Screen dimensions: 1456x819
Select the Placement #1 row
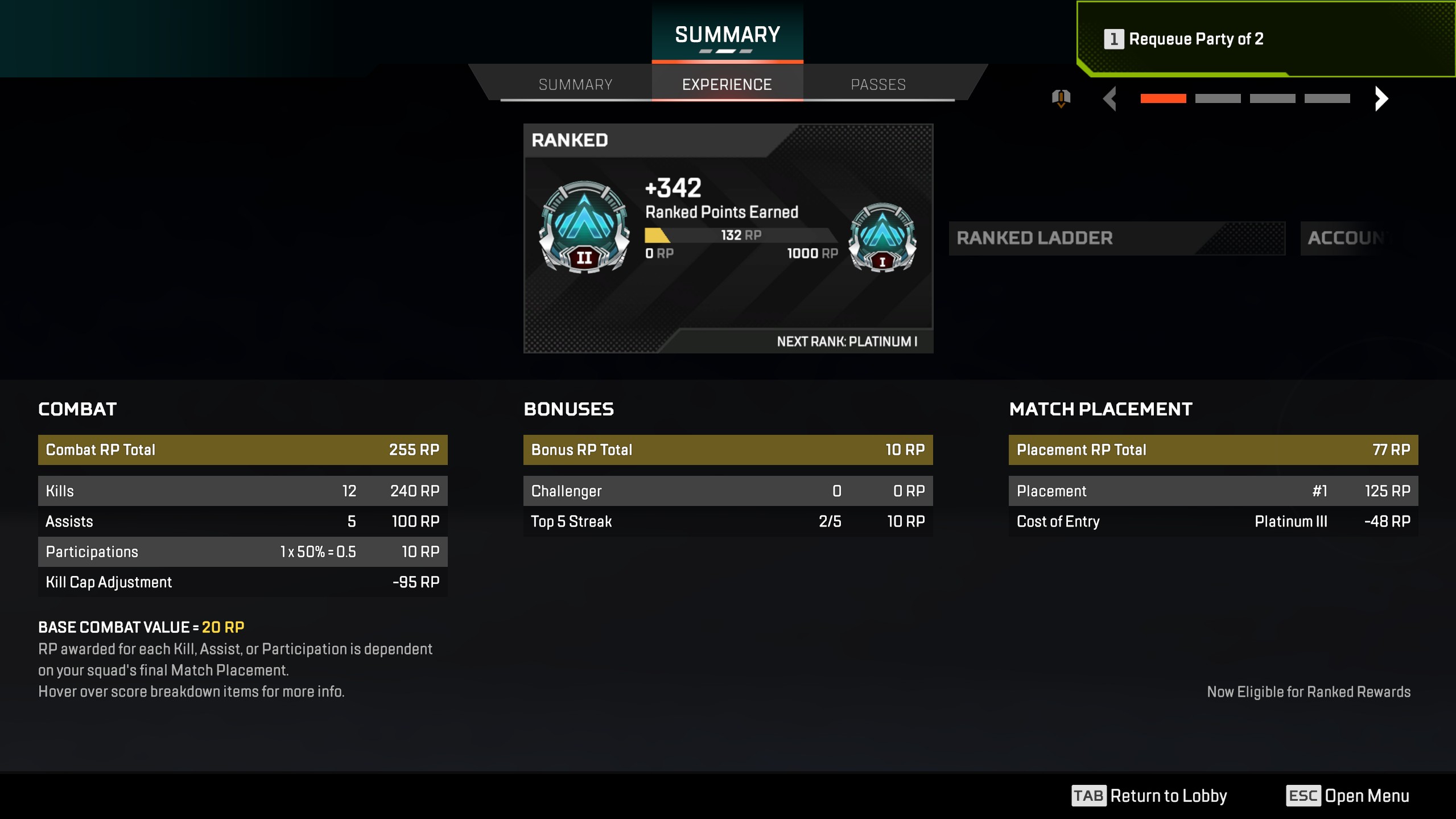[x=1213, y=491]
